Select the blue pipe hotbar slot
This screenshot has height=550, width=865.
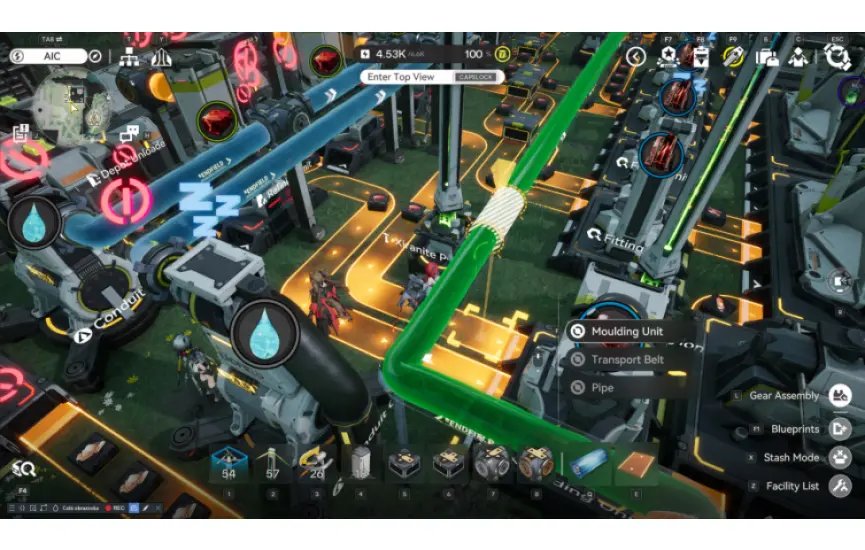pos(590,466)
